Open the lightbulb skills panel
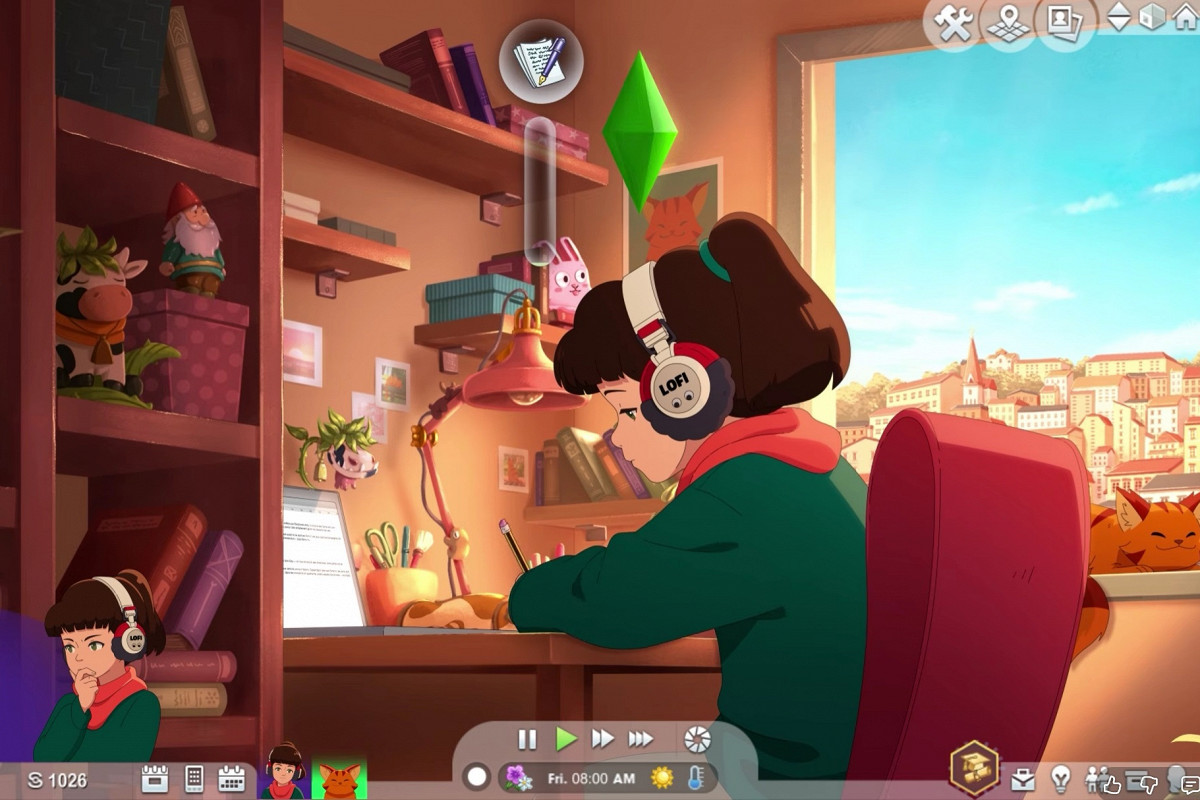The image size is (1200, 800). pyautogui.click(x=1060, y=779)
